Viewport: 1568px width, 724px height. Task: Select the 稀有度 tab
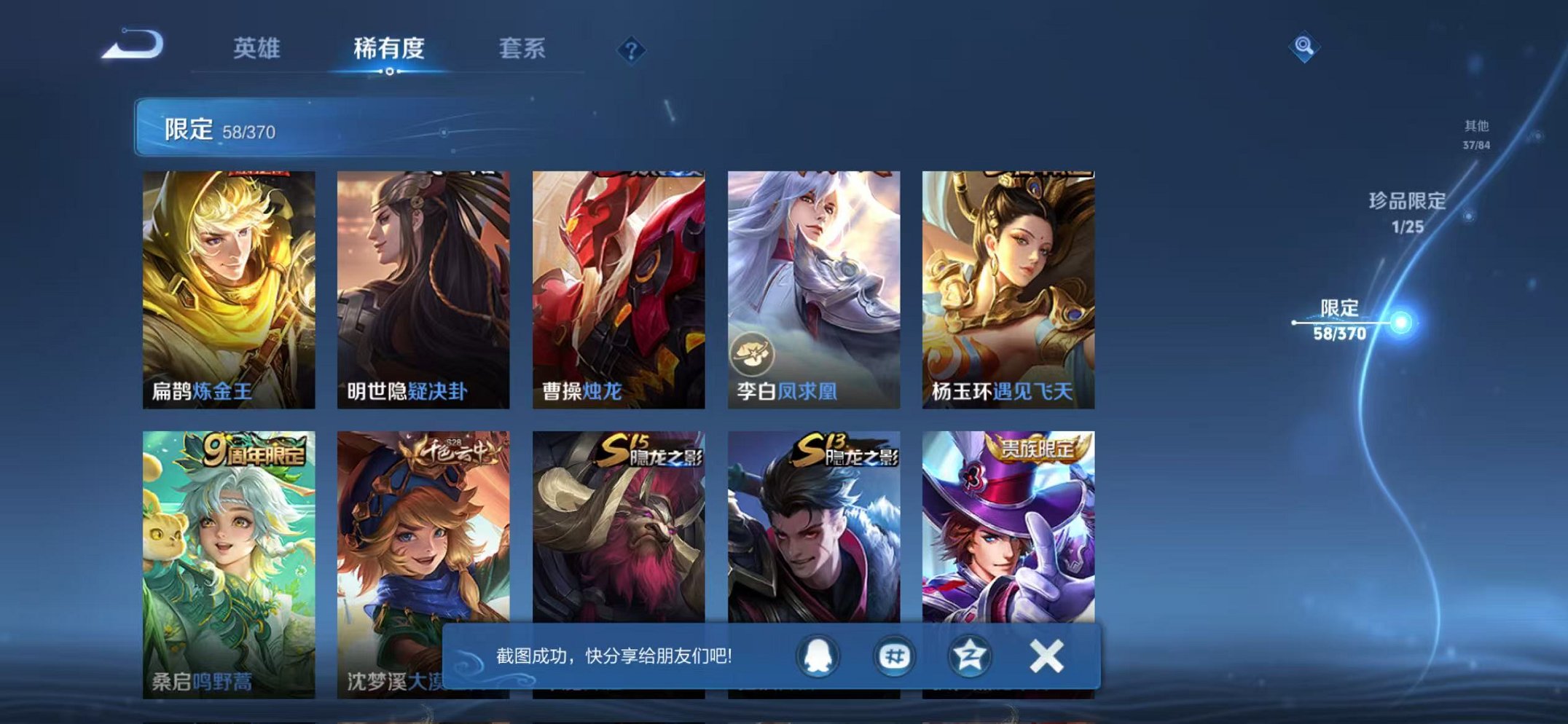coord(388,50)
